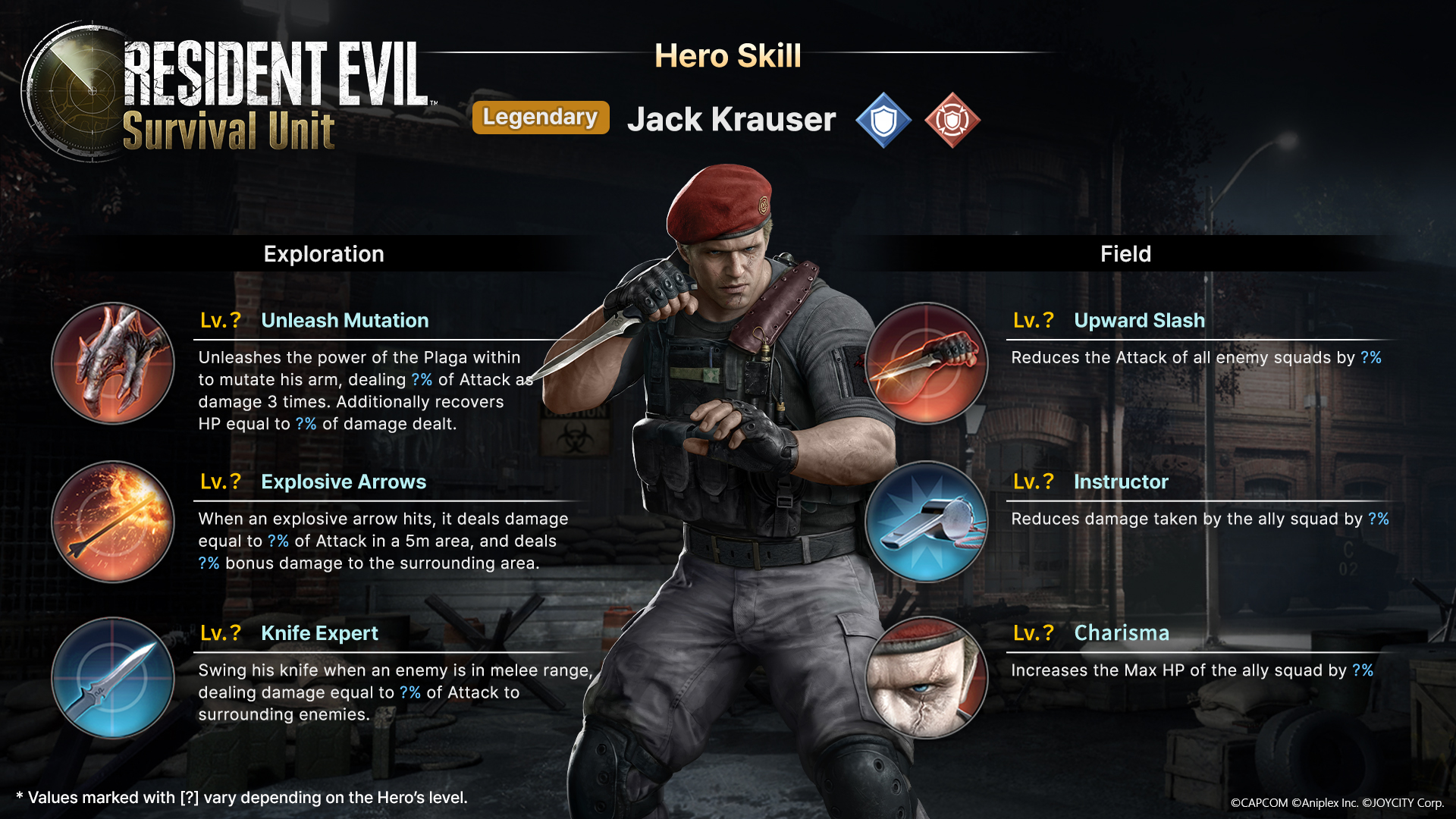Select the red emblem class badge

tap(952, 120)
